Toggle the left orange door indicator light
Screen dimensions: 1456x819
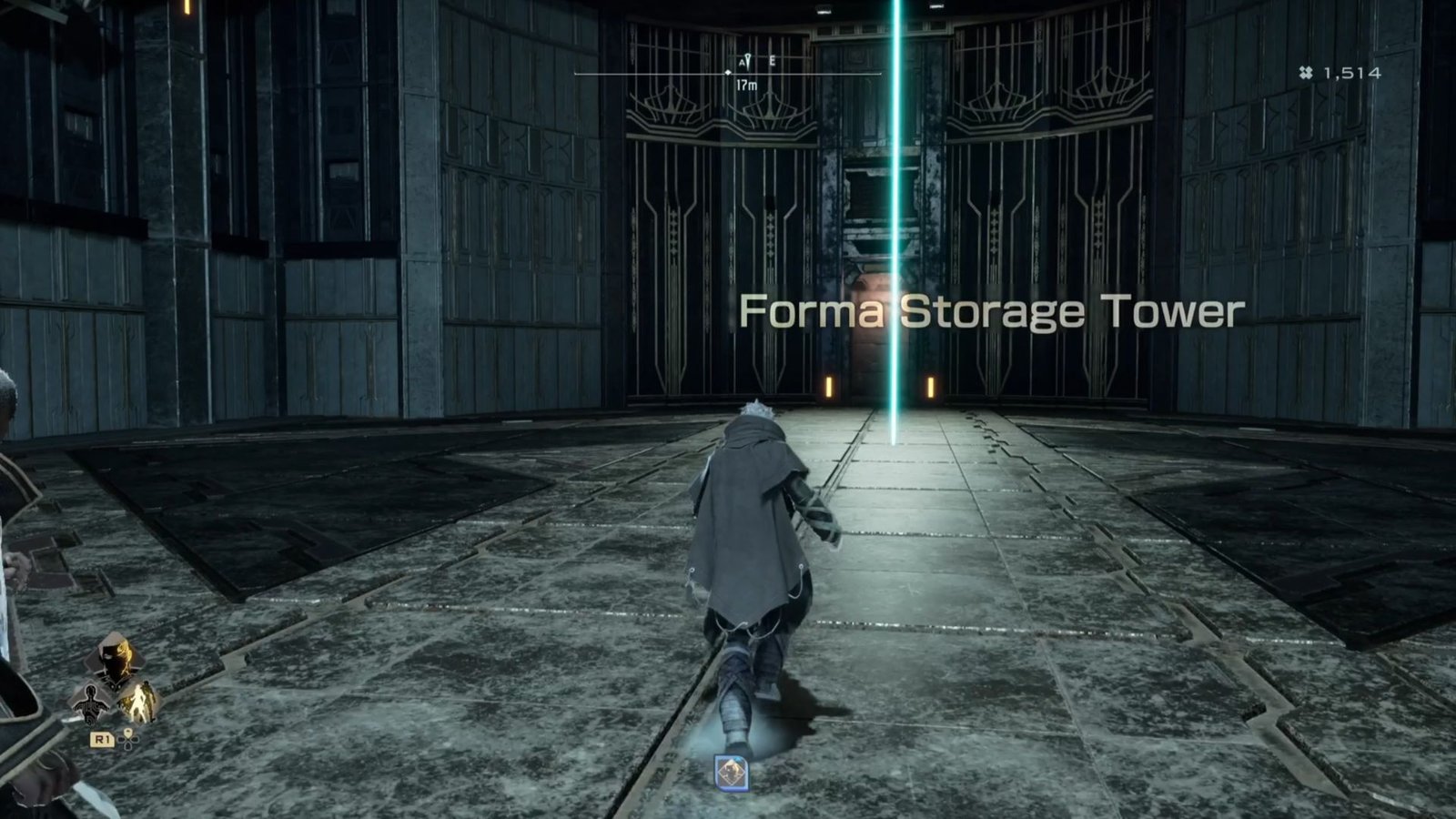coord(828,387)
